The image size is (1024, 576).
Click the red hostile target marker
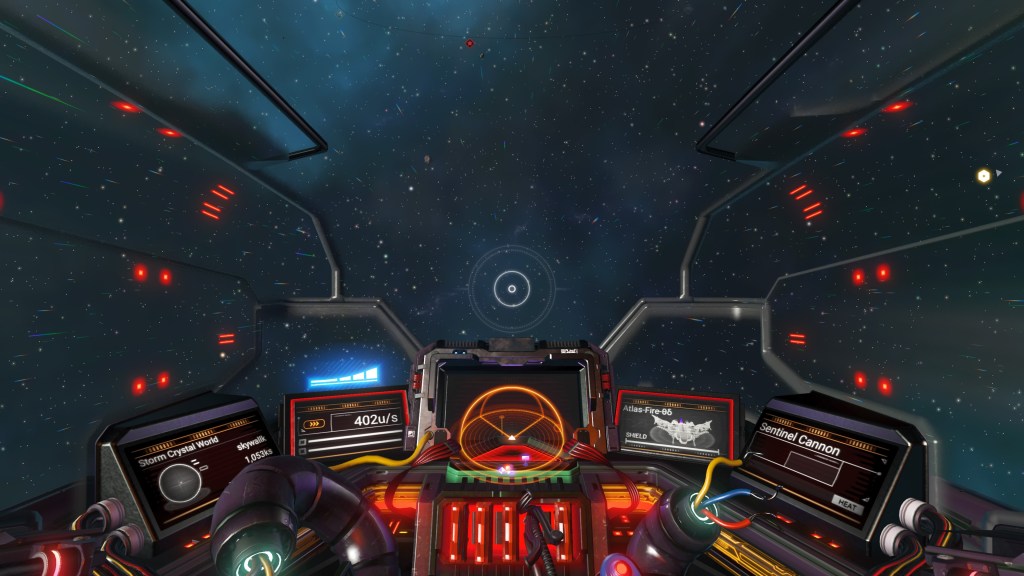pos(469,43)
